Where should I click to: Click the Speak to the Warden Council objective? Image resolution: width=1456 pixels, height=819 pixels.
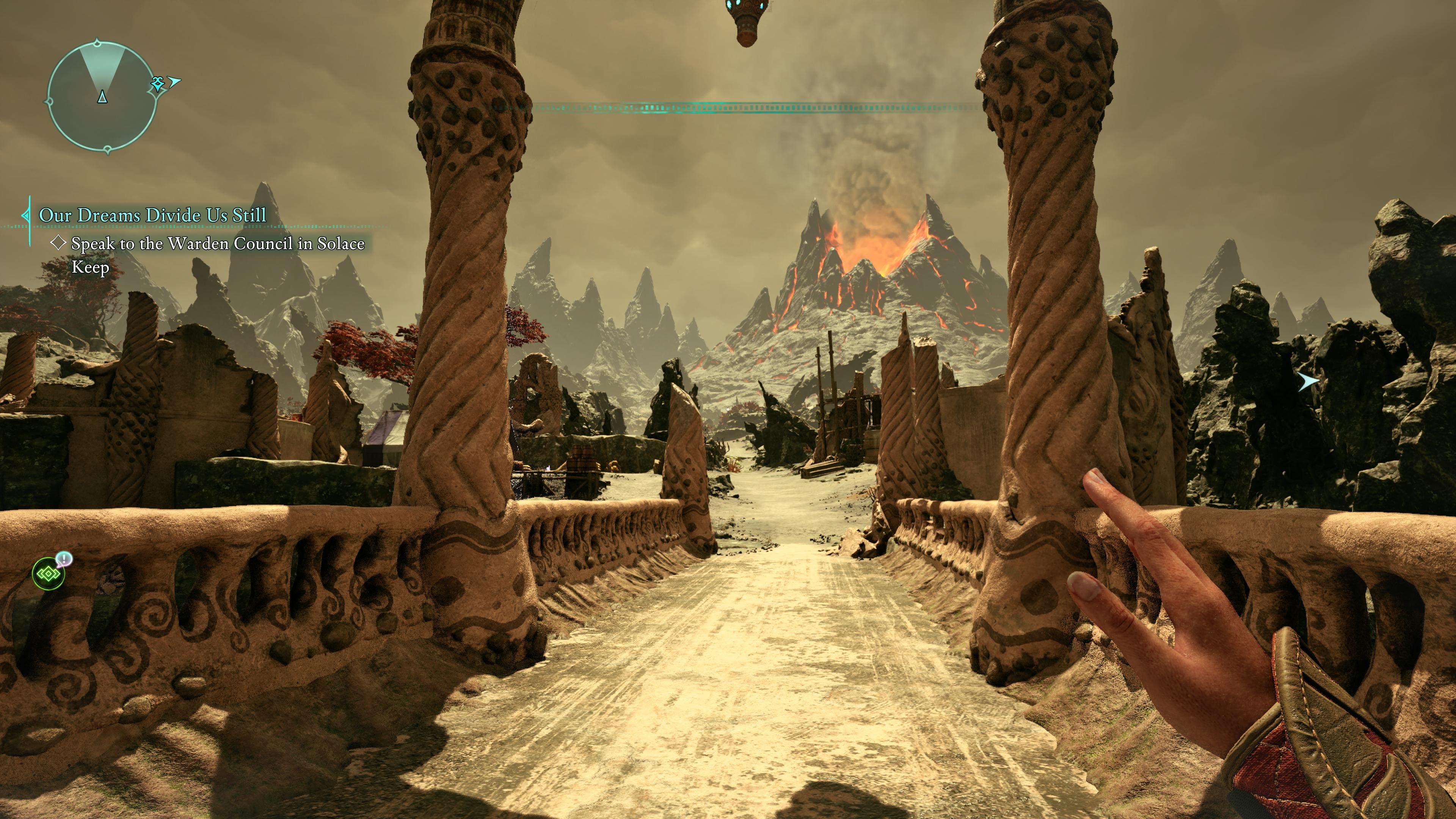pos(218,244)
